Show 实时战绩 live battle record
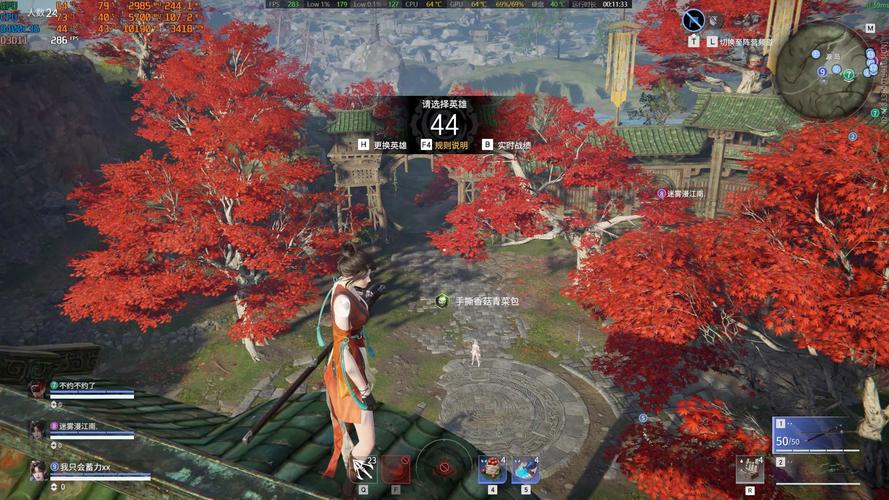 pyautogui.click(x=507, y=145)
